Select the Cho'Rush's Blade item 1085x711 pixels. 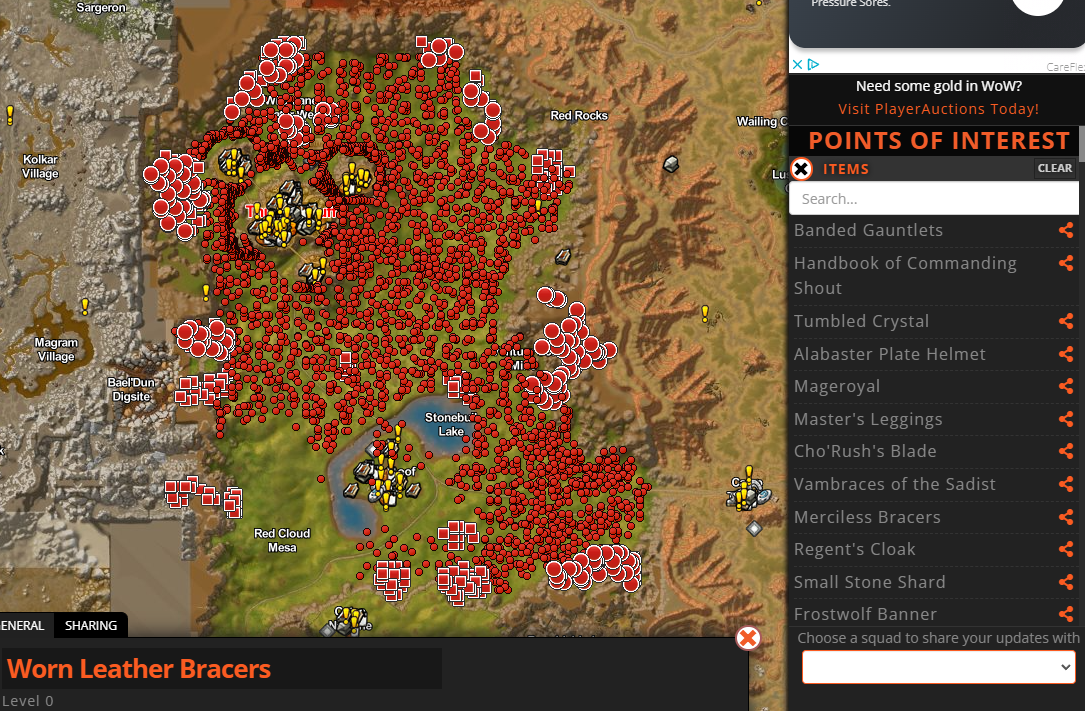865,451
